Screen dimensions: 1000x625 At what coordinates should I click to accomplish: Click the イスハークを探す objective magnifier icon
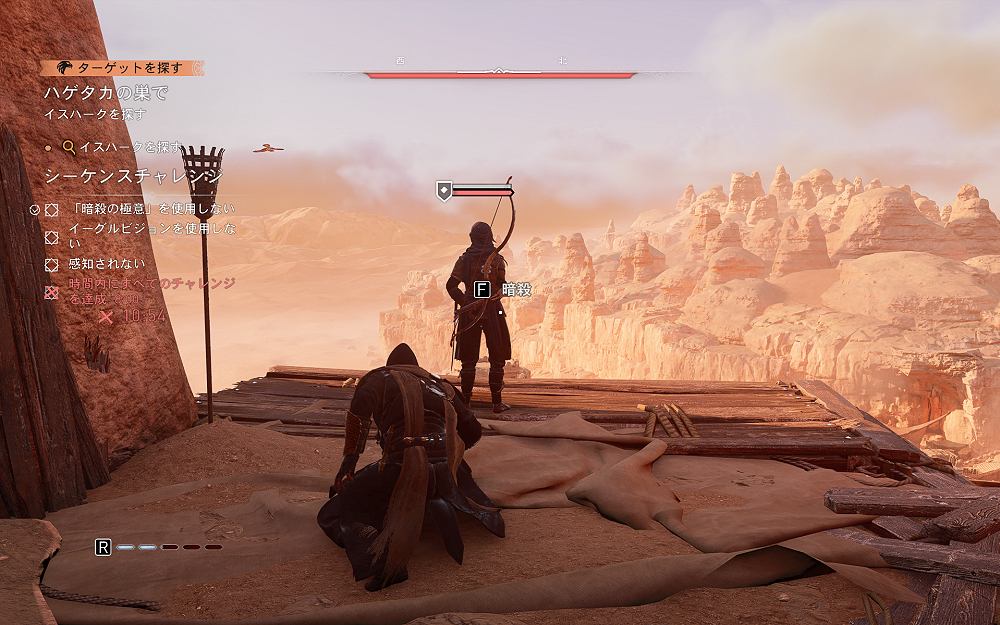pos(69,147)
